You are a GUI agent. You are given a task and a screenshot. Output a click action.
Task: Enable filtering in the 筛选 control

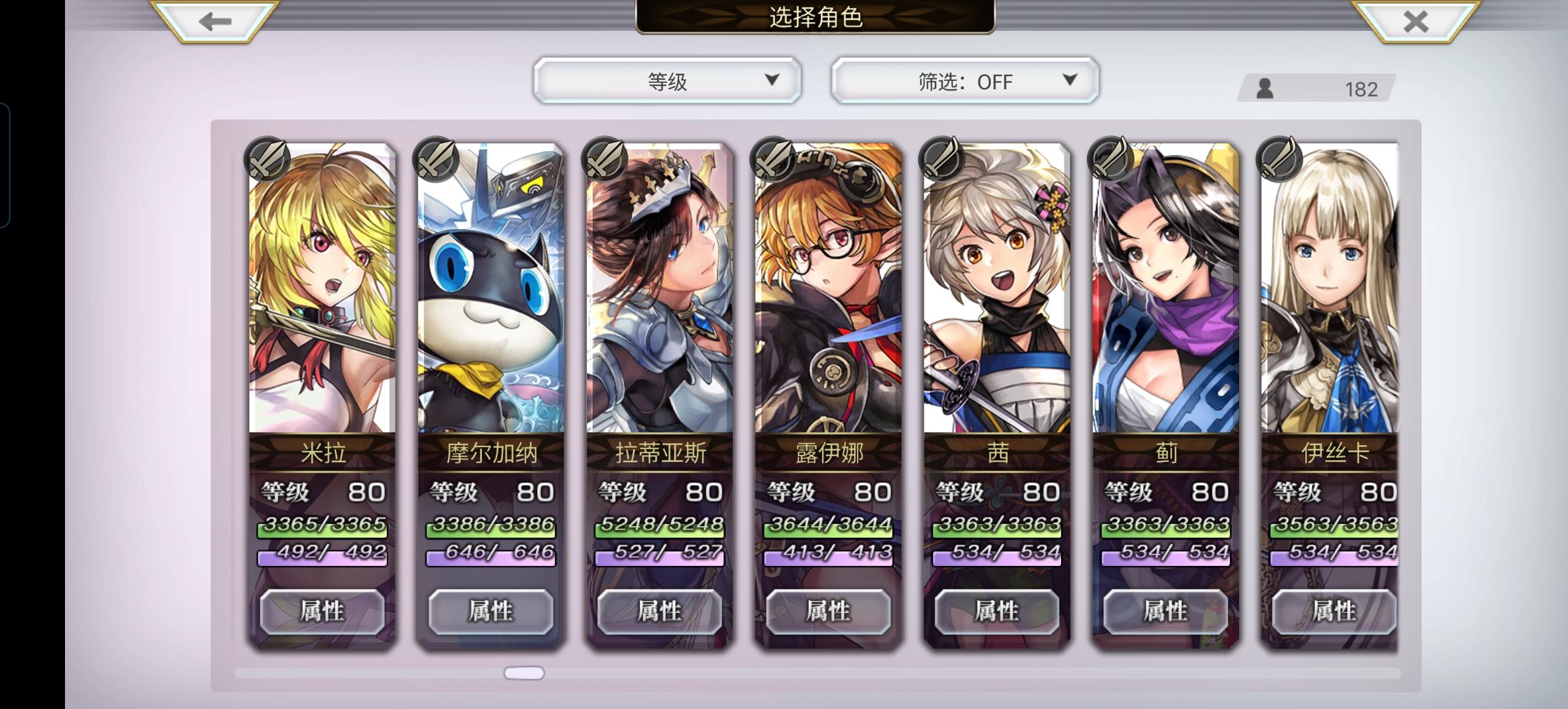(x=964, y=80)
